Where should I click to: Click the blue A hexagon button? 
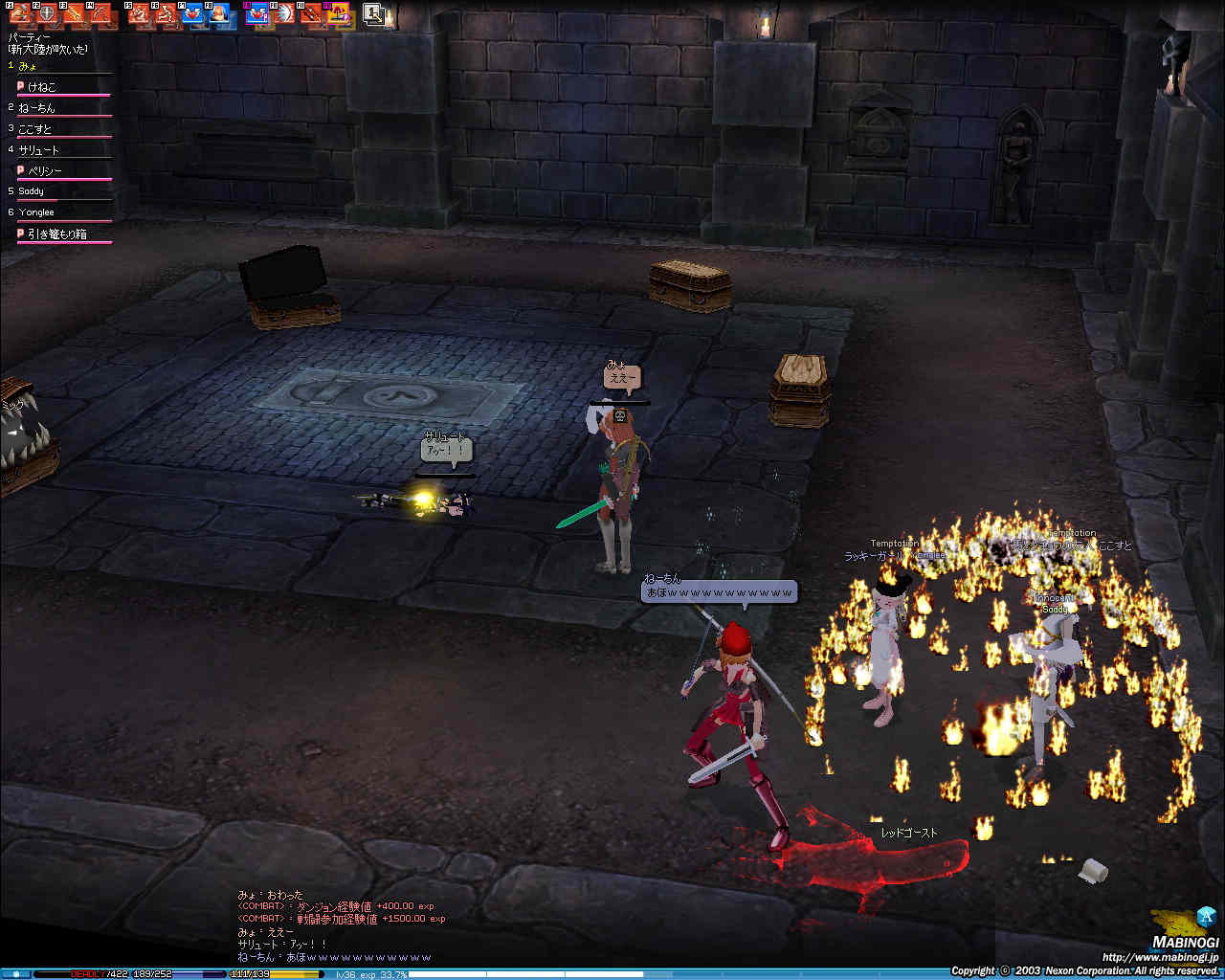point(1205,915)
